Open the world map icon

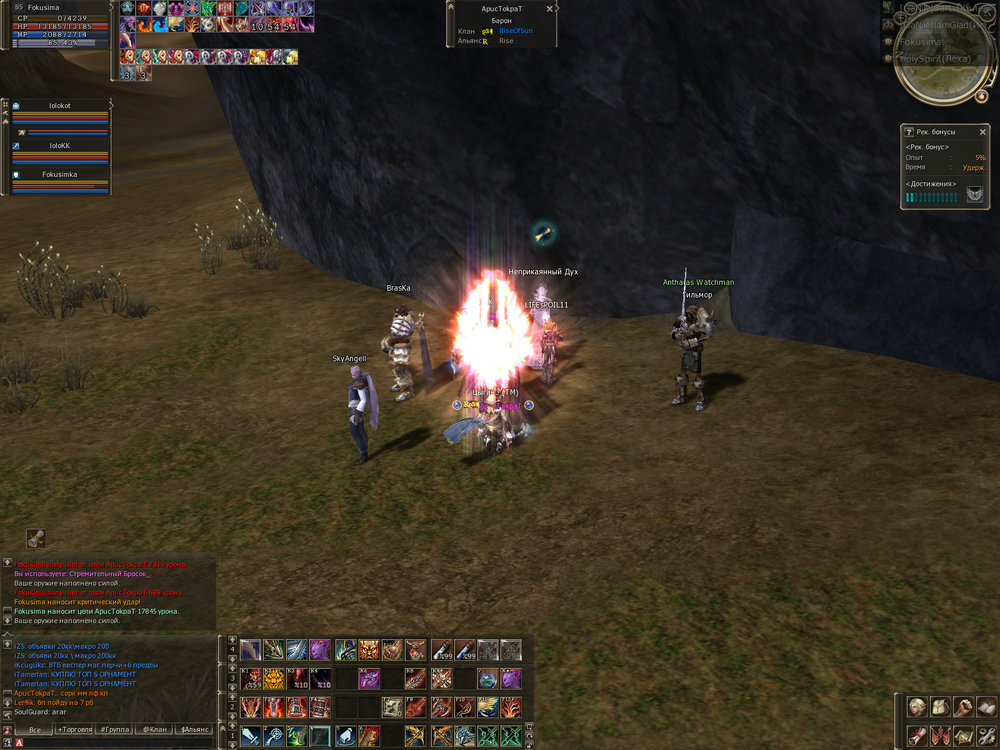coord(962,736)
